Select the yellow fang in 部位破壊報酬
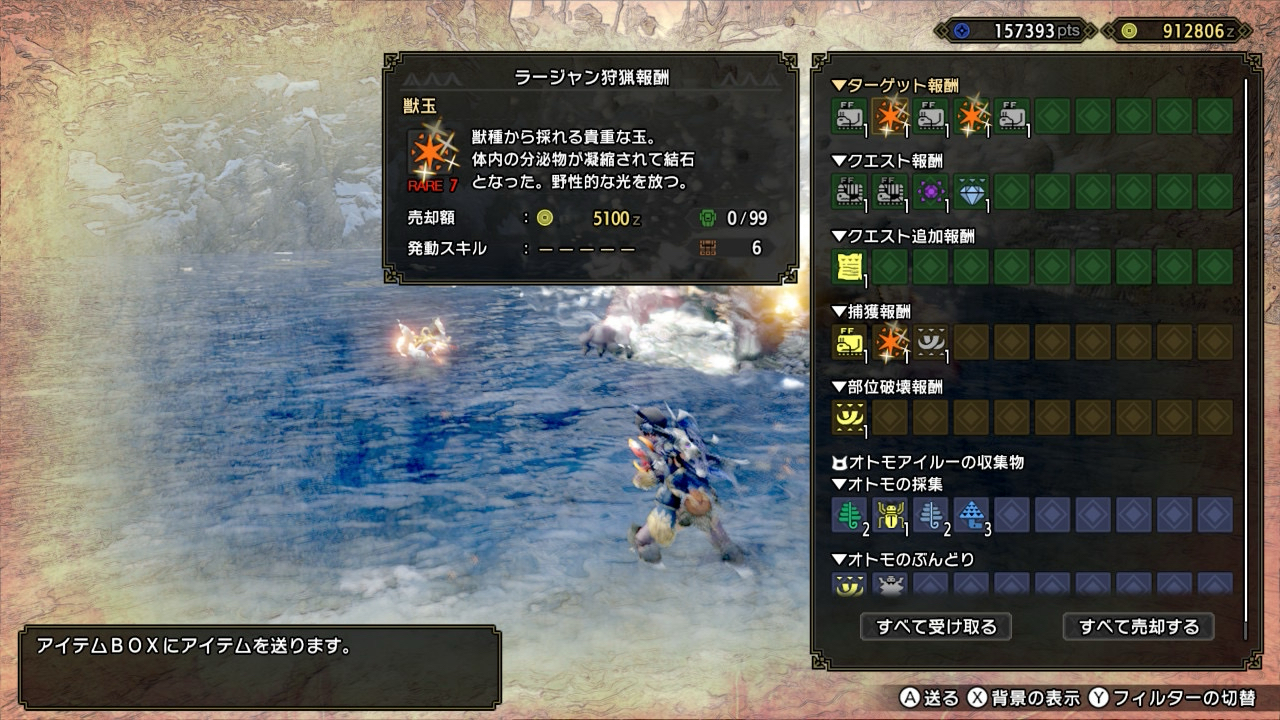The height and width of the screenshot is (720, 1280). click(849, 417)
